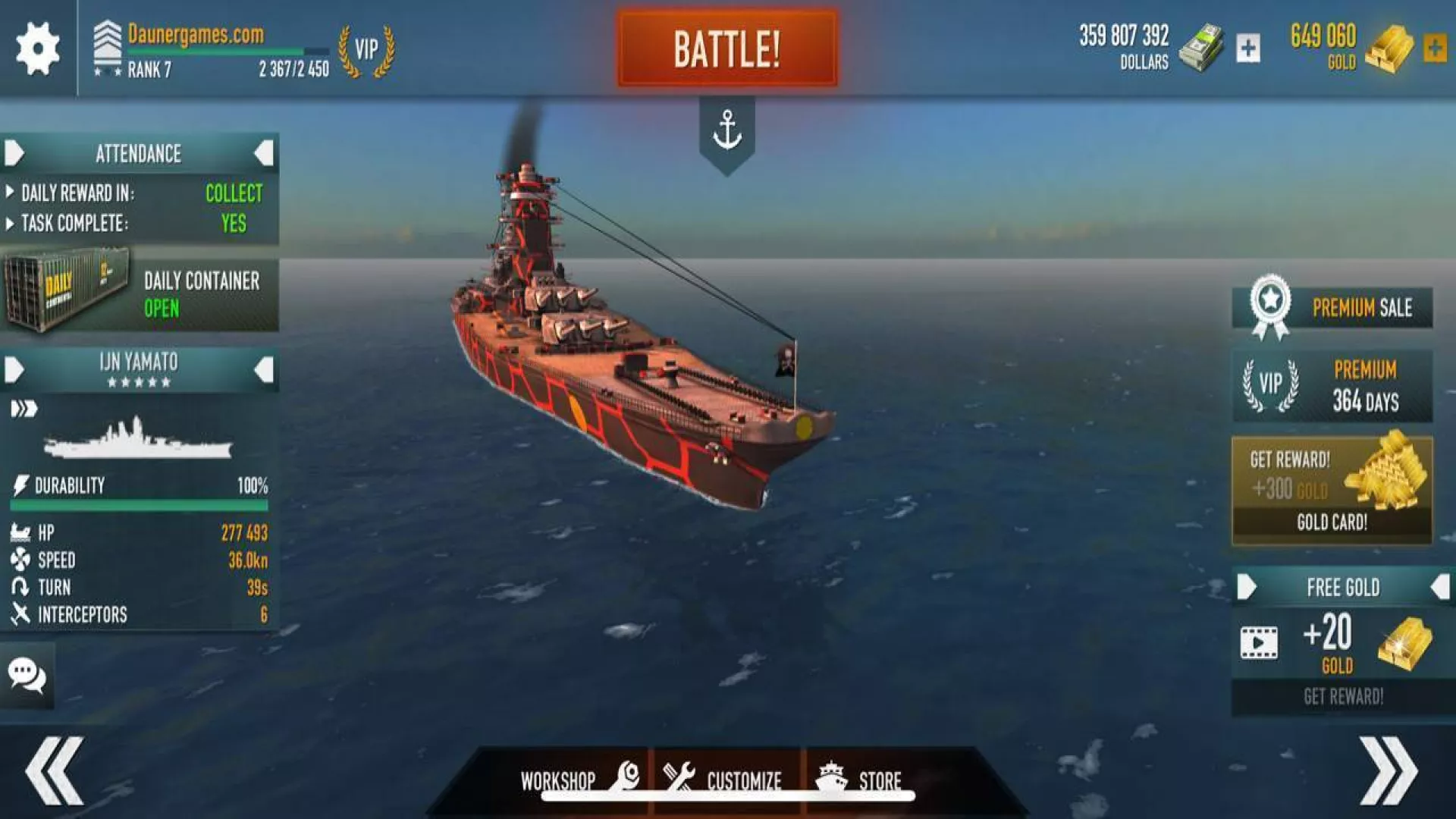Open the VIP Premium 364 days panel
Viewport: 1456px width, 819px height.
pos(1332,386)
